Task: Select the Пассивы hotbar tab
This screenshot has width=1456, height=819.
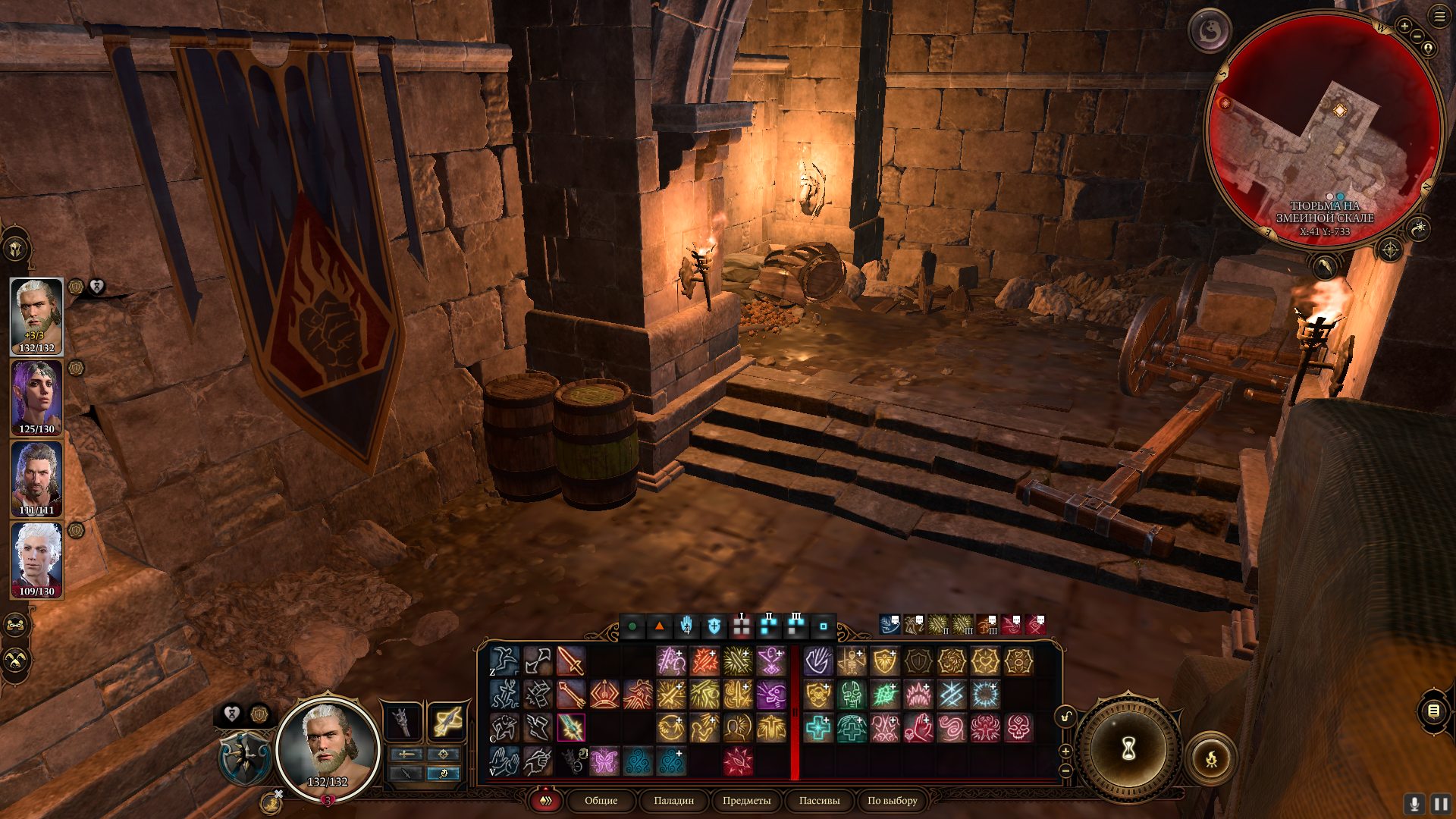Action: tap(819, 800)
